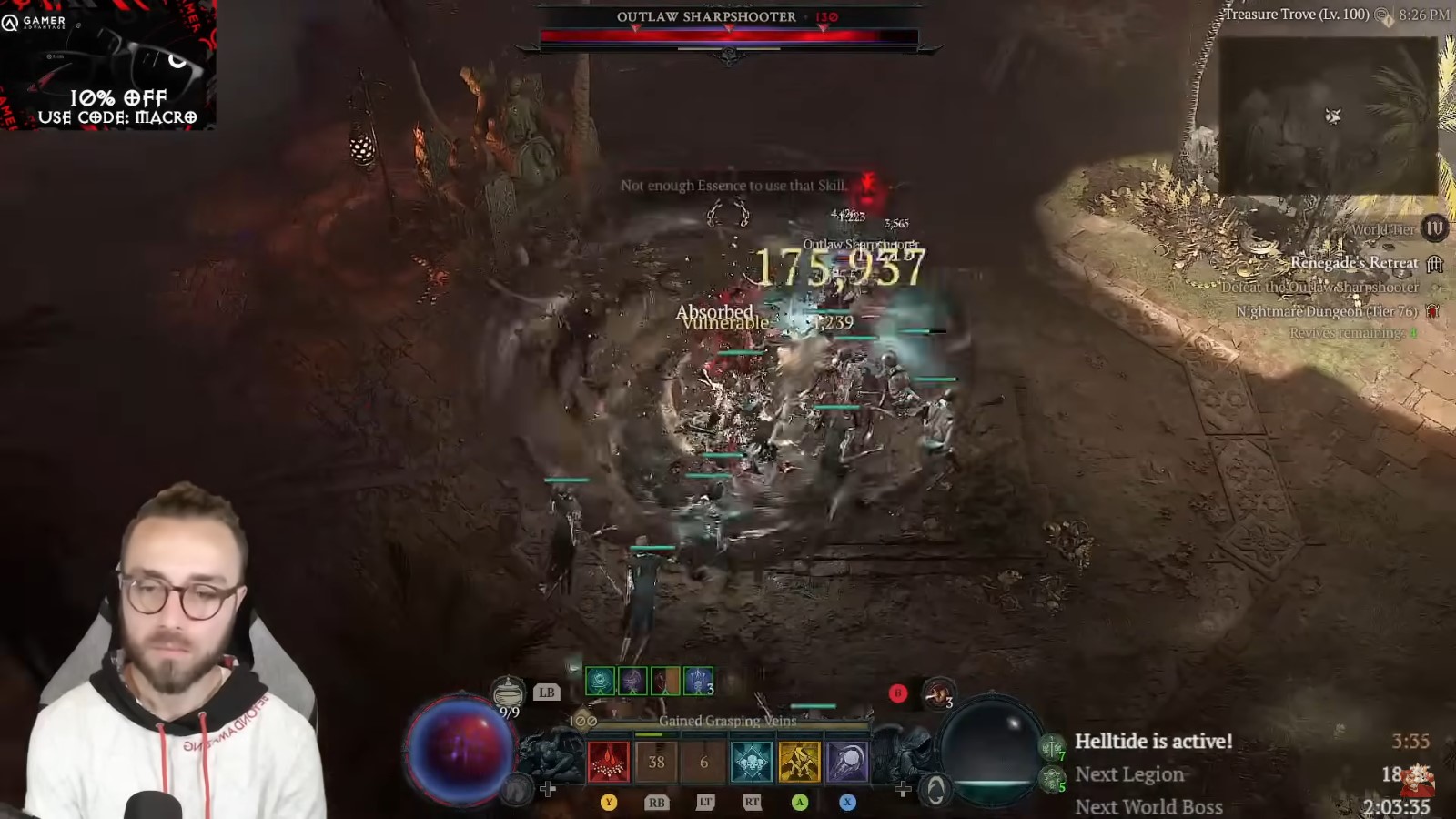Click the Helltide is active! announcement
The height and width of the screenshot is (819, 1456).
pos(1156,741)
